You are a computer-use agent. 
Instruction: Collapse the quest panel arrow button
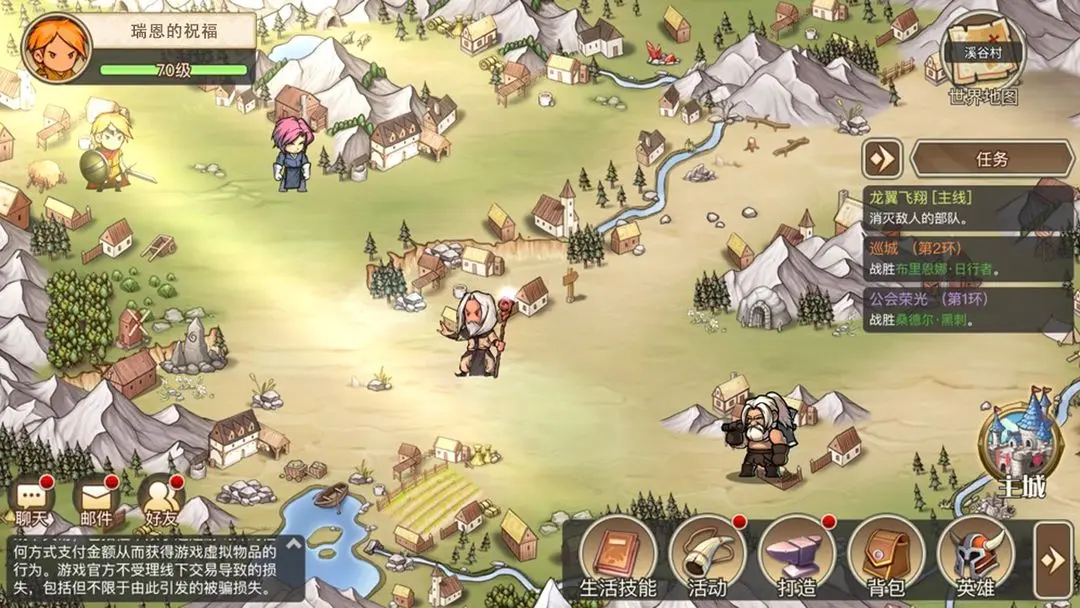point(882,158)
